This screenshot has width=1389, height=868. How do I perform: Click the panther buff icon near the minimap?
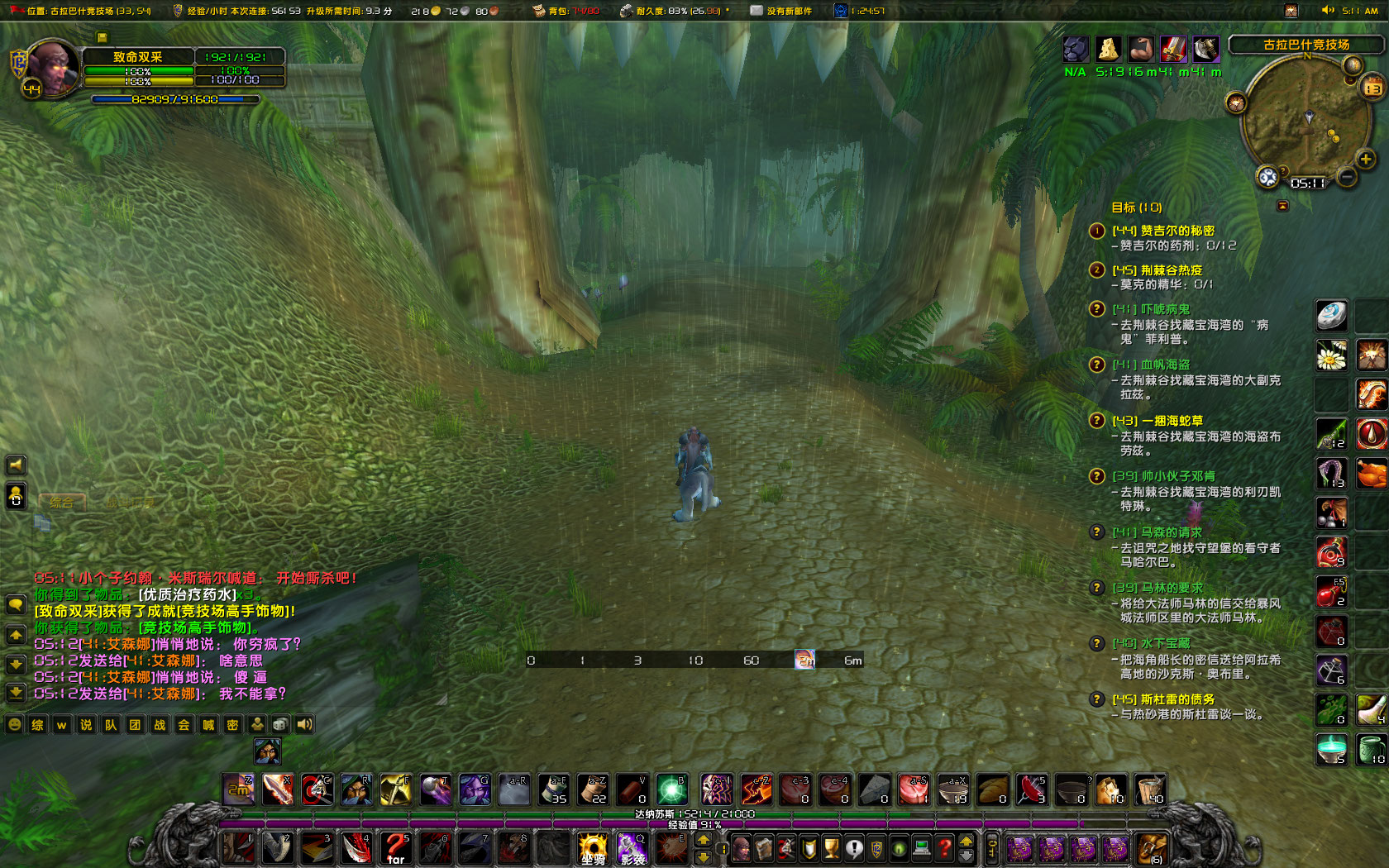point(1075,50)
